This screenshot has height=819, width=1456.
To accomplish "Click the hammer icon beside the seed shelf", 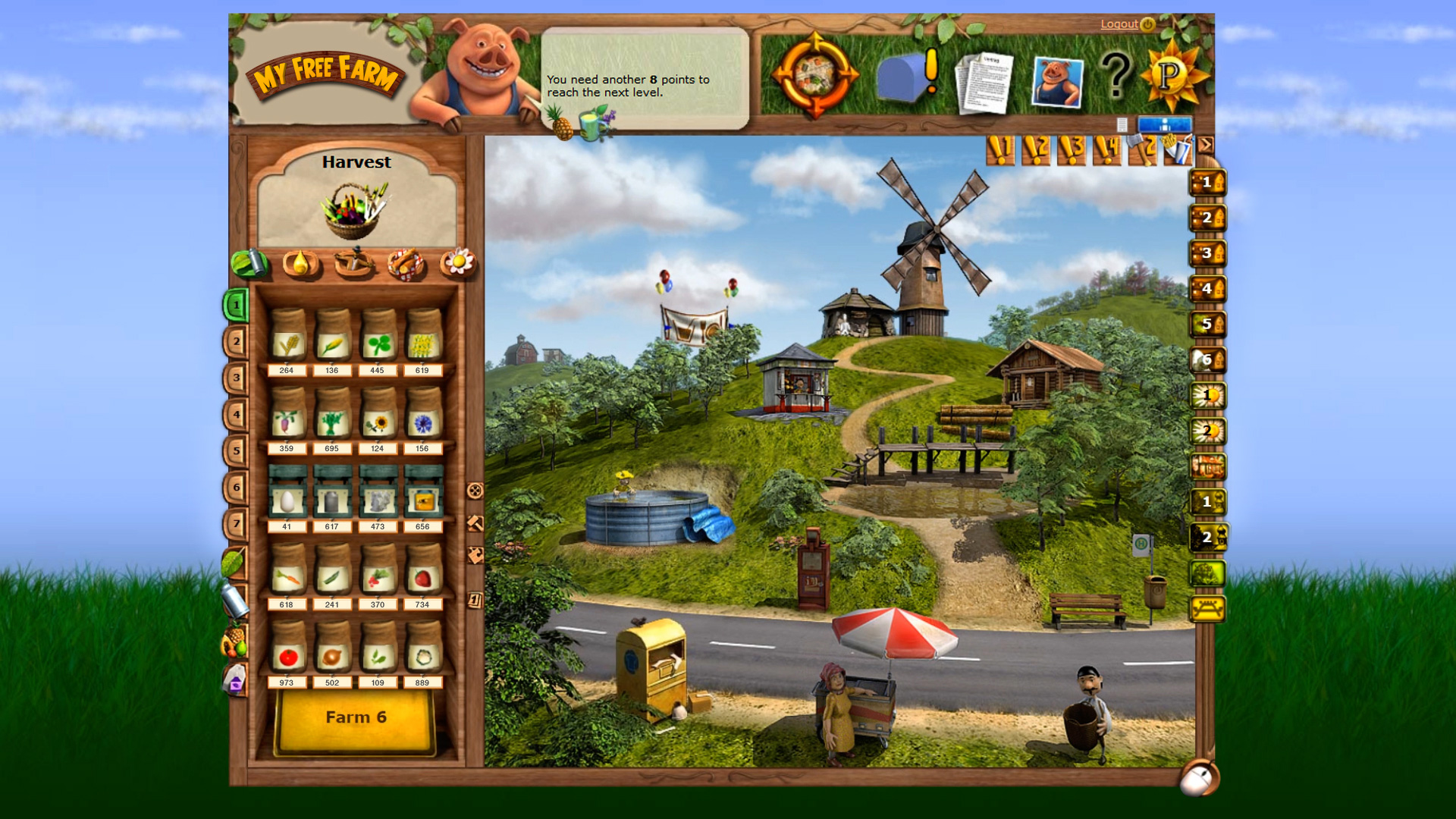I will coord(475,523).
